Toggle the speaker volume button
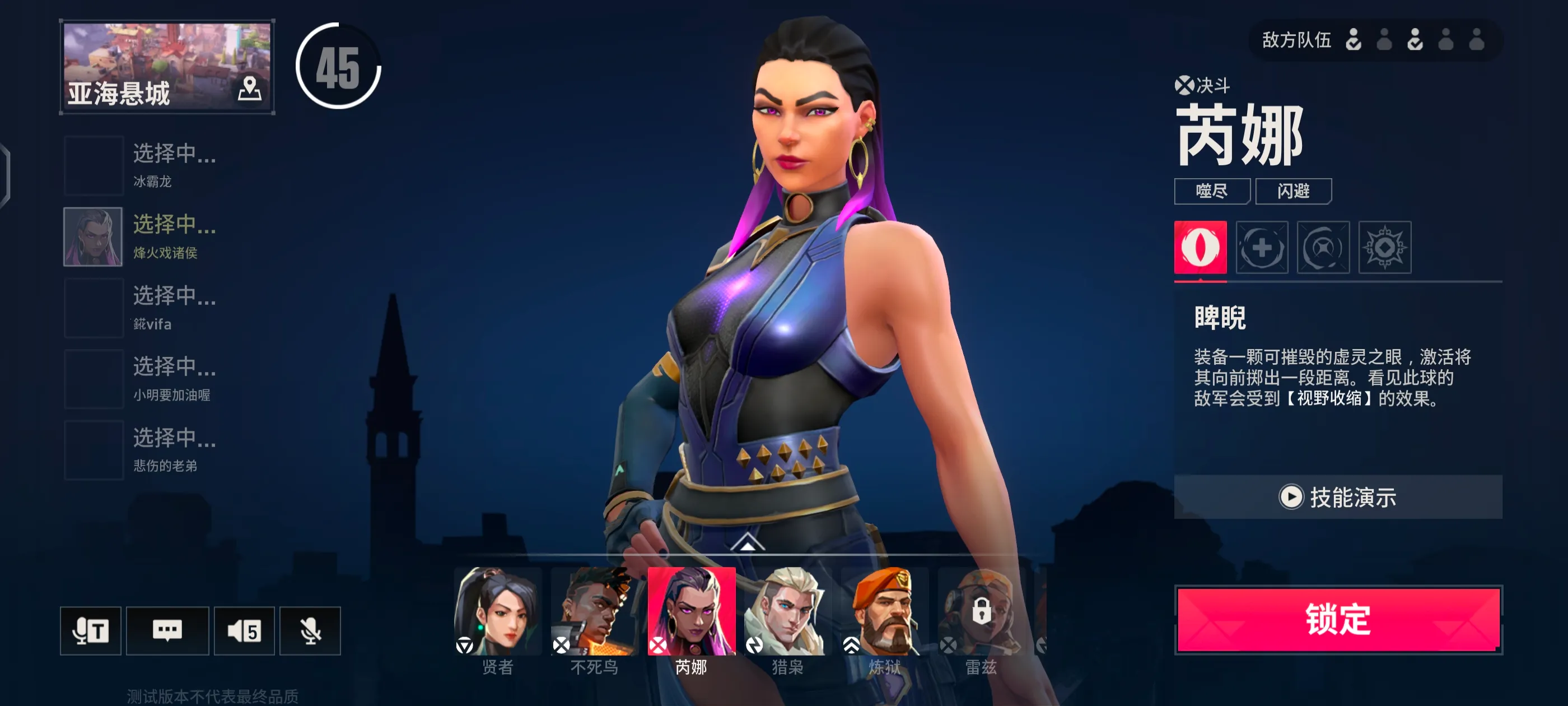This screenshot has width=1568, height=706. tap(244, 630)
